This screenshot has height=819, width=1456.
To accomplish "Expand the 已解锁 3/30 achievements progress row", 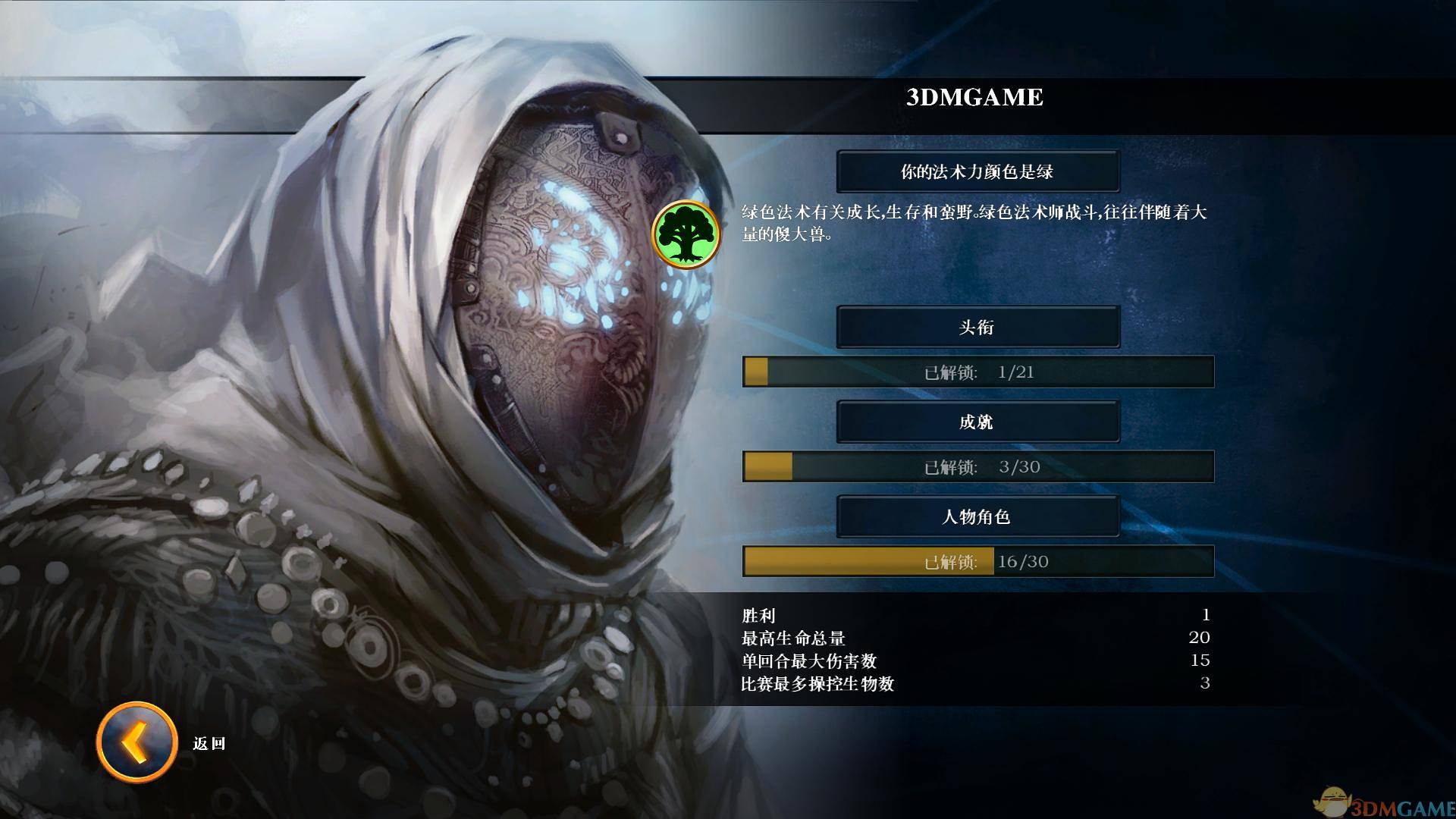I will [978, 467].
